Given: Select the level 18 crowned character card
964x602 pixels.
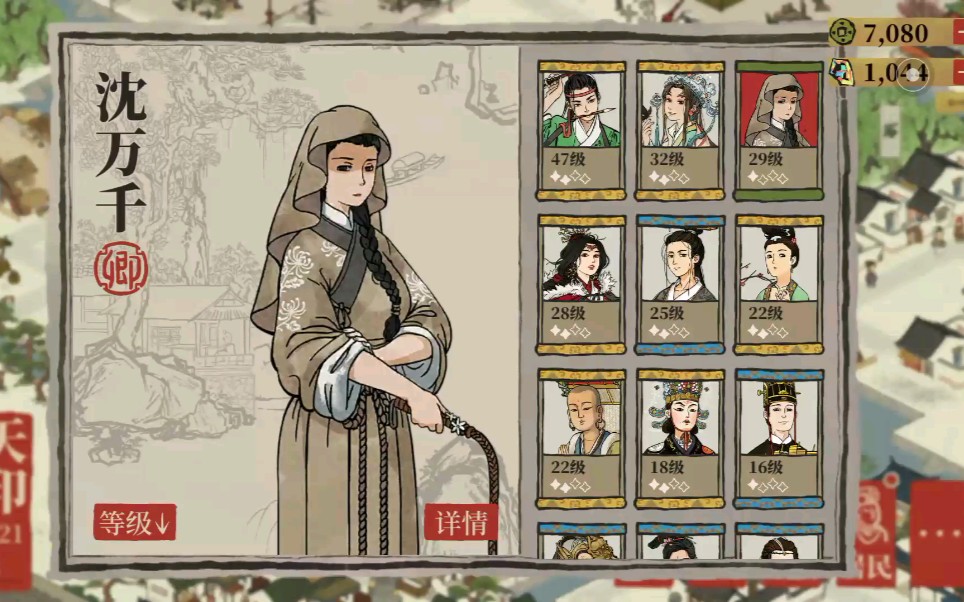Looking at the screenshot, I should coord(680,438).
